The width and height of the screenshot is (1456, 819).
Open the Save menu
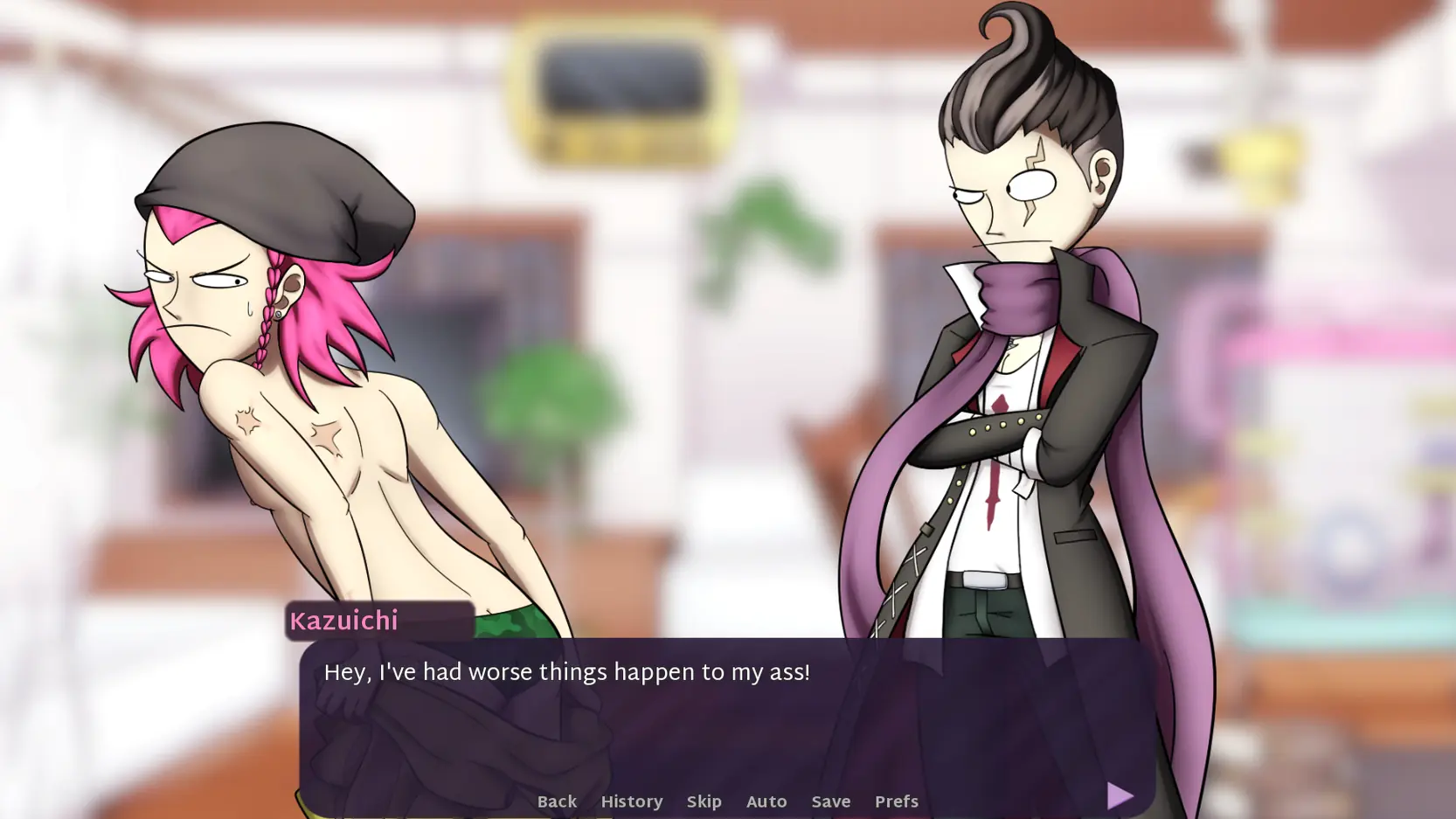[x=830, y=802]
